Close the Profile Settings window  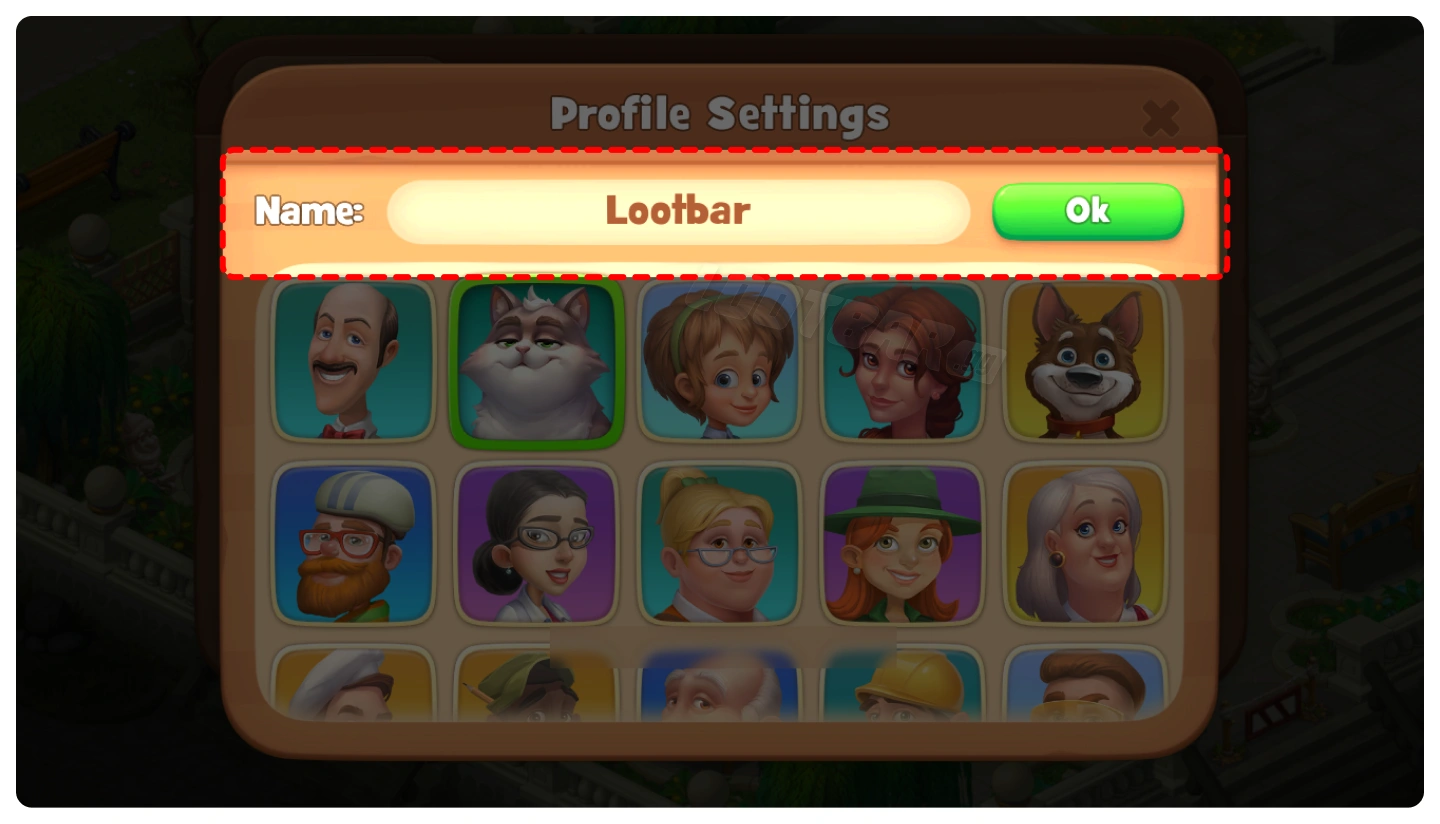(1160, 119)
